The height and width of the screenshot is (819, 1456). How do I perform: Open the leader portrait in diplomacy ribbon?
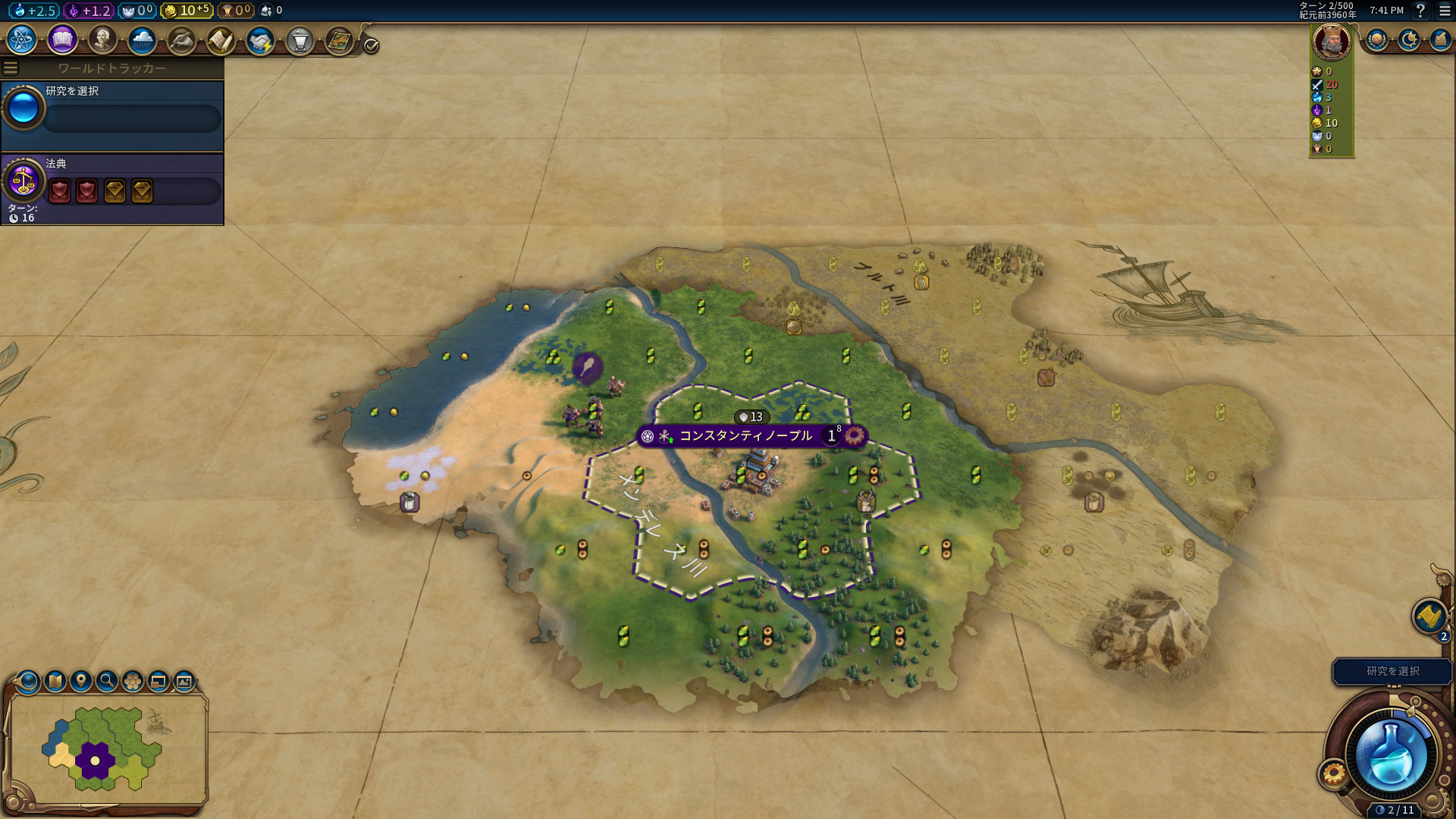point(1331,42)
